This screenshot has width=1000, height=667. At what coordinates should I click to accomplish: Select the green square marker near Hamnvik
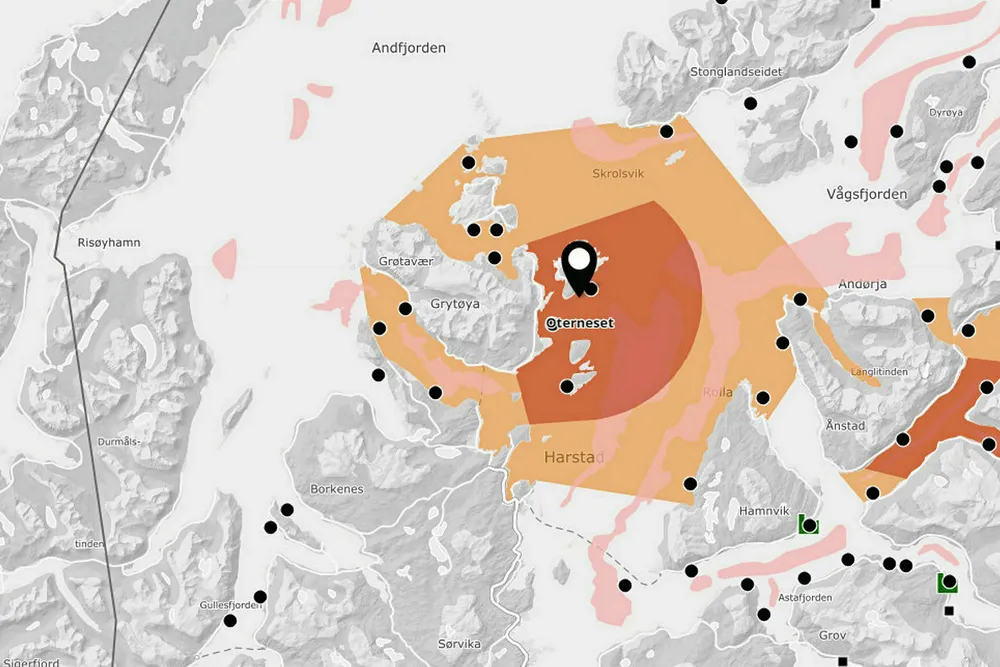pyautogui.click(x=808, y=525)
